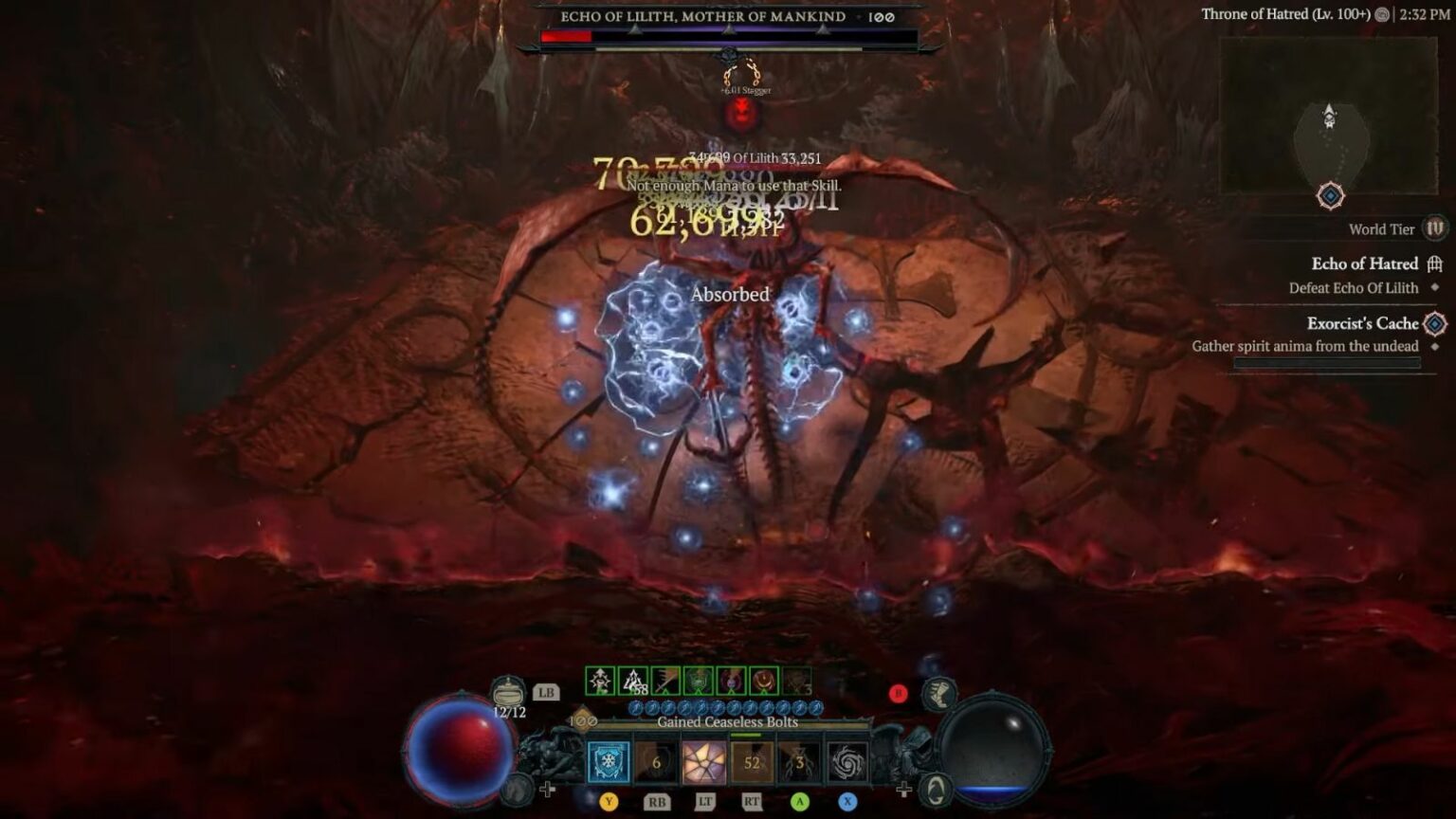Open the health potion icon showing 12/12
The width and height of the screenshot is (1456, 819).
coord(507,689)
